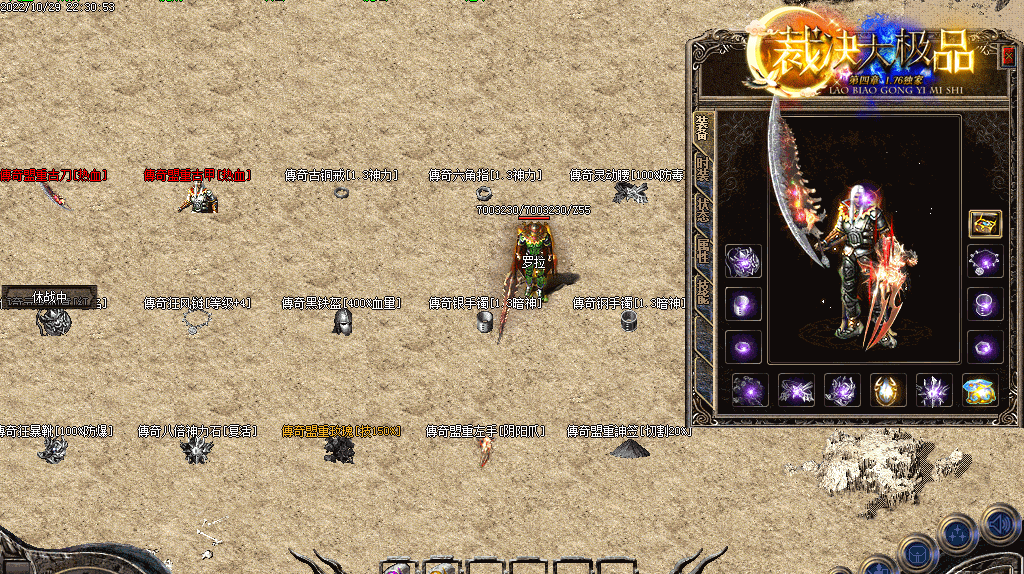Select the equipped necklace slot
The image size is (1024, 574).
point(985,262)
